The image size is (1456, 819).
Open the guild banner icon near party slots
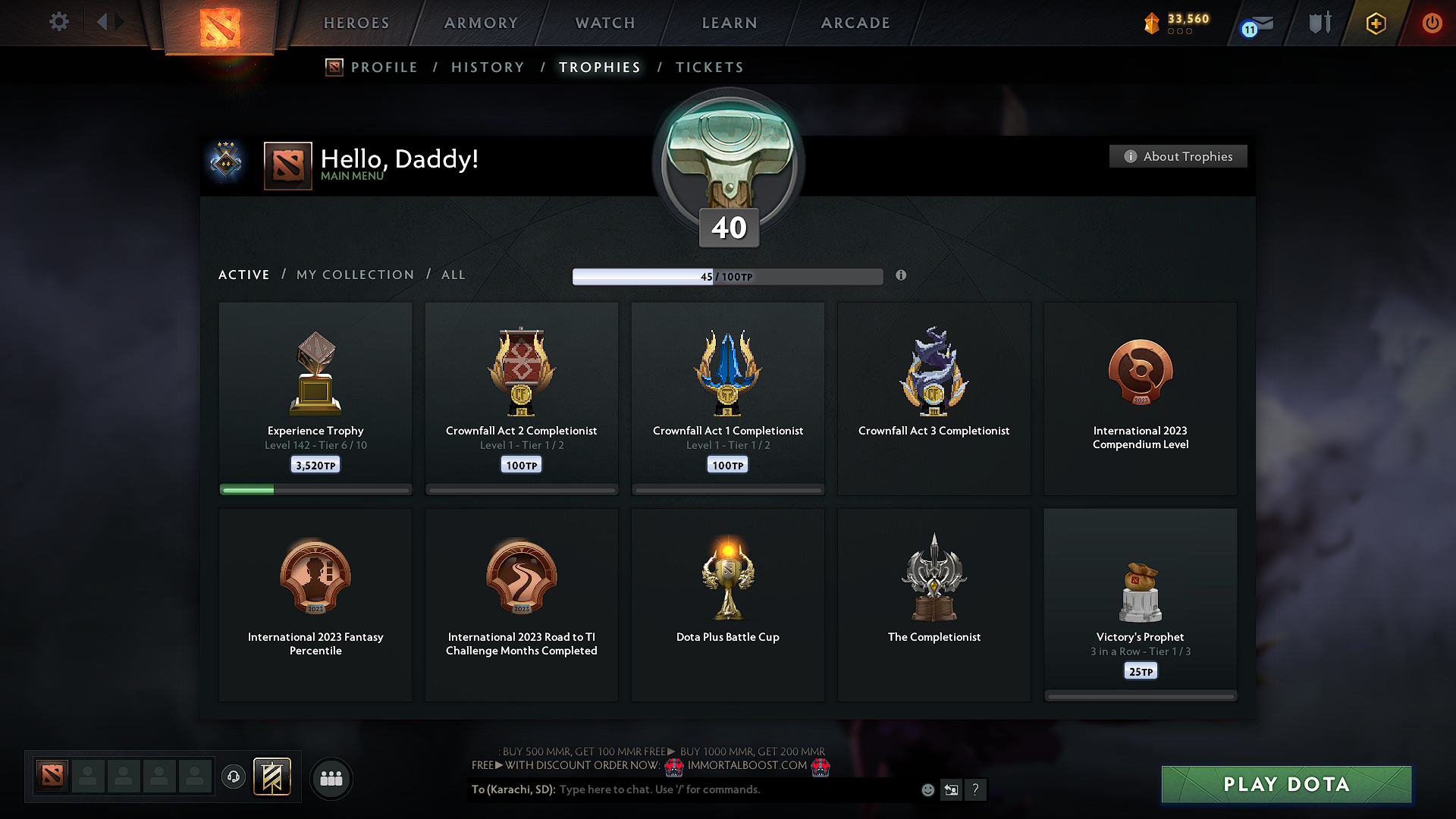coord(273,777)
